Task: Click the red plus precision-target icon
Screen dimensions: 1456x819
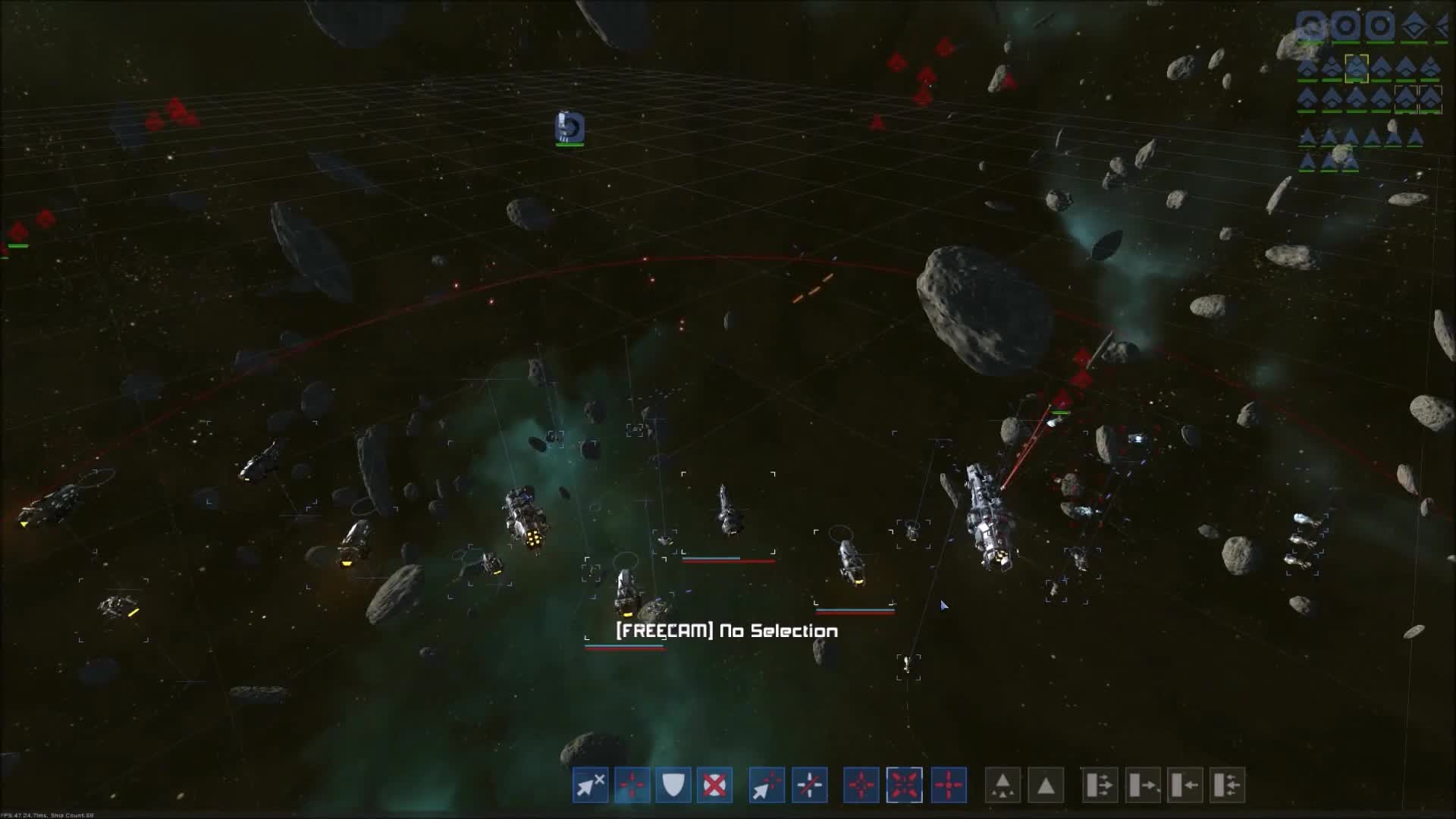Action: point(948,786)
